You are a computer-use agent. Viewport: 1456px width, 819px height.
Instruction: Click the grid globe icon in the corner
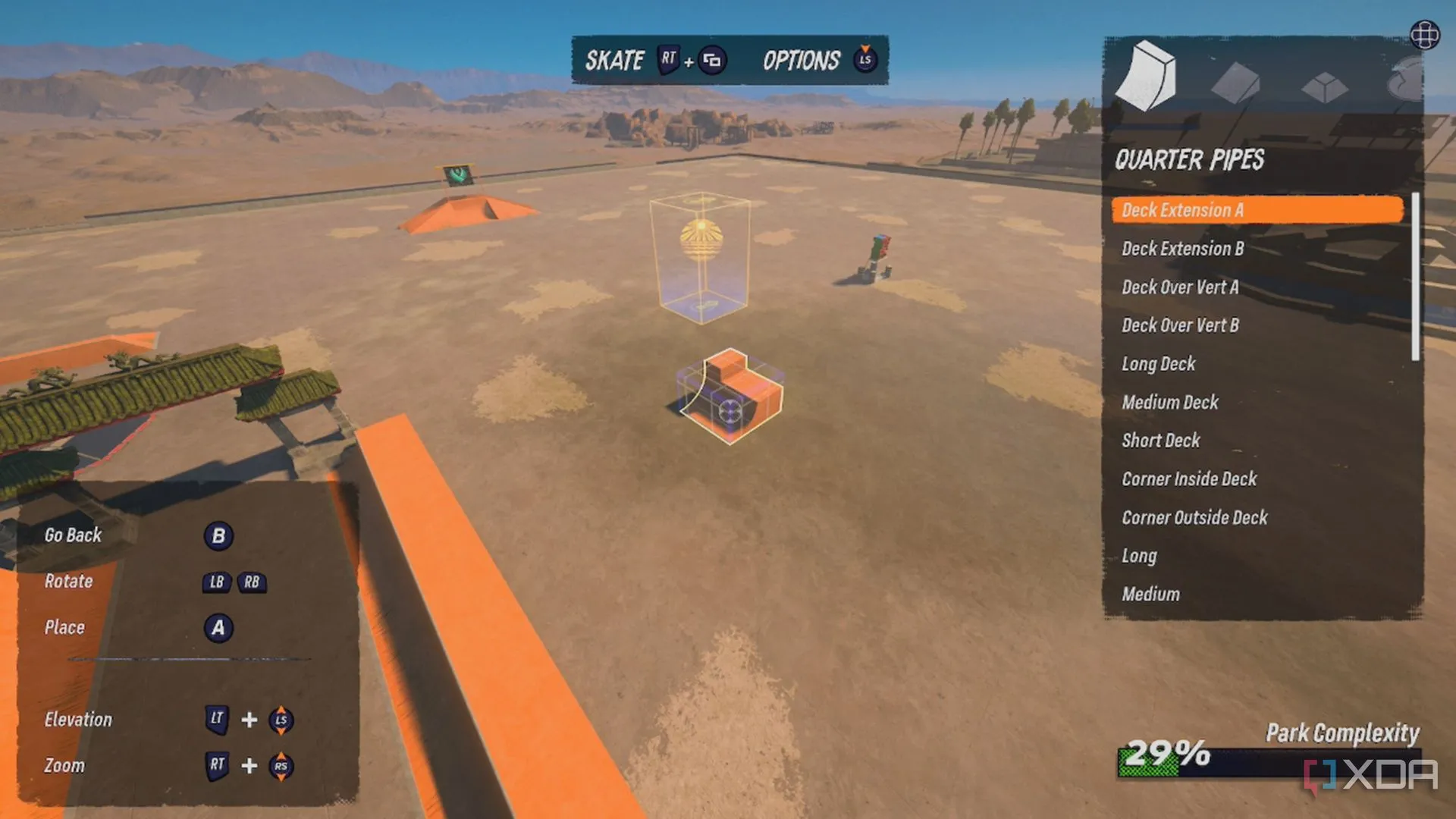click(1424, 35)
